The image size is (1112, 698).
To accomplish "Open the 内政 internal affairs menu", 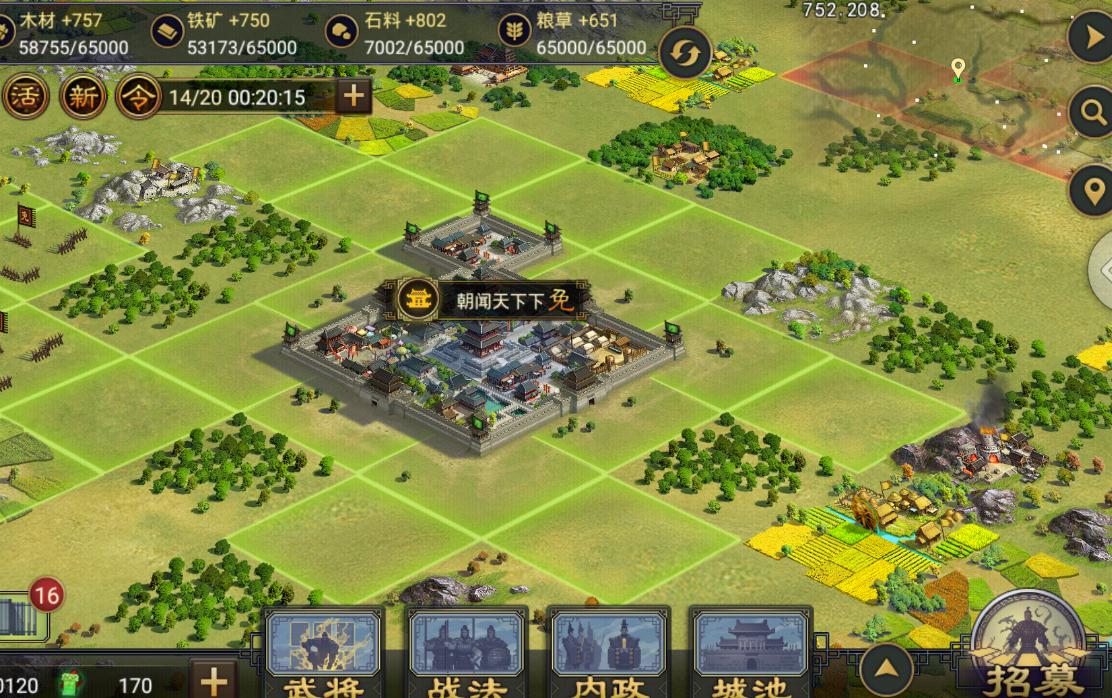I will 609,652.
